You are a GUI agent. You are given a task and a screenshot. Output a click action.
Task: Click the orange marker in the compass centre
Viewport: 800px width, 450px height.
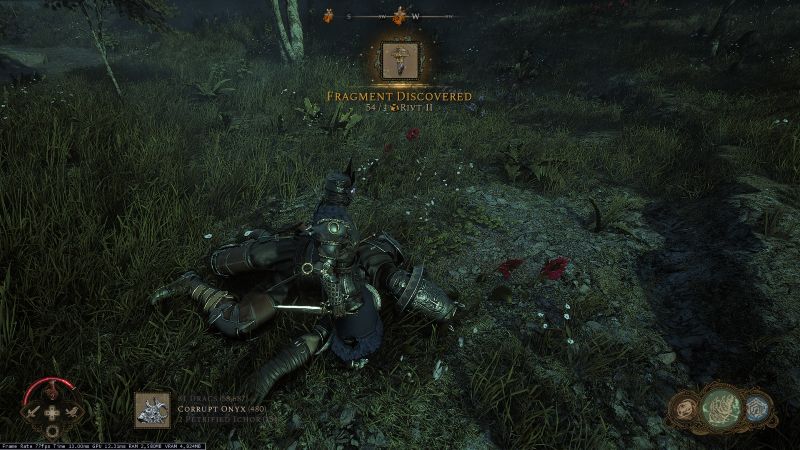click(x=399, y=16)
